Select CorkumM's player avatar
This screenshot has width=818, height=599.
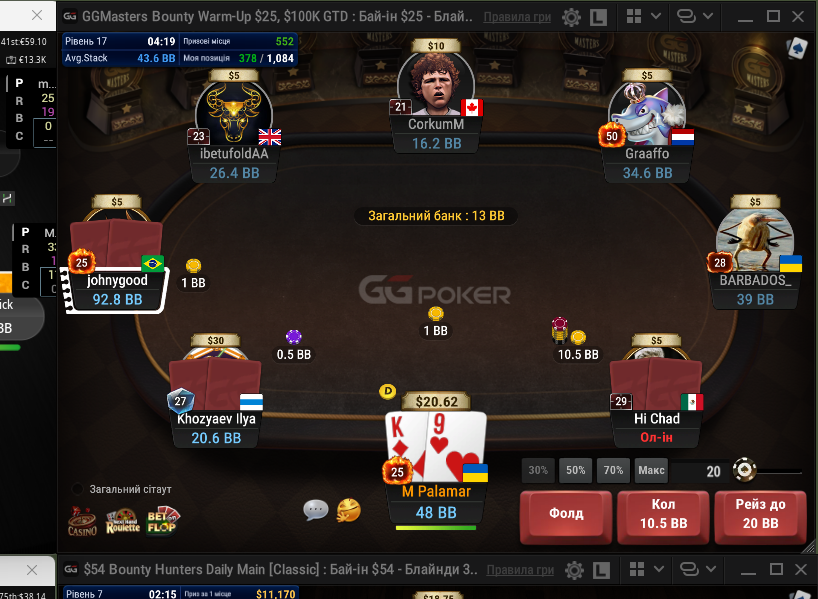[435, 84]
